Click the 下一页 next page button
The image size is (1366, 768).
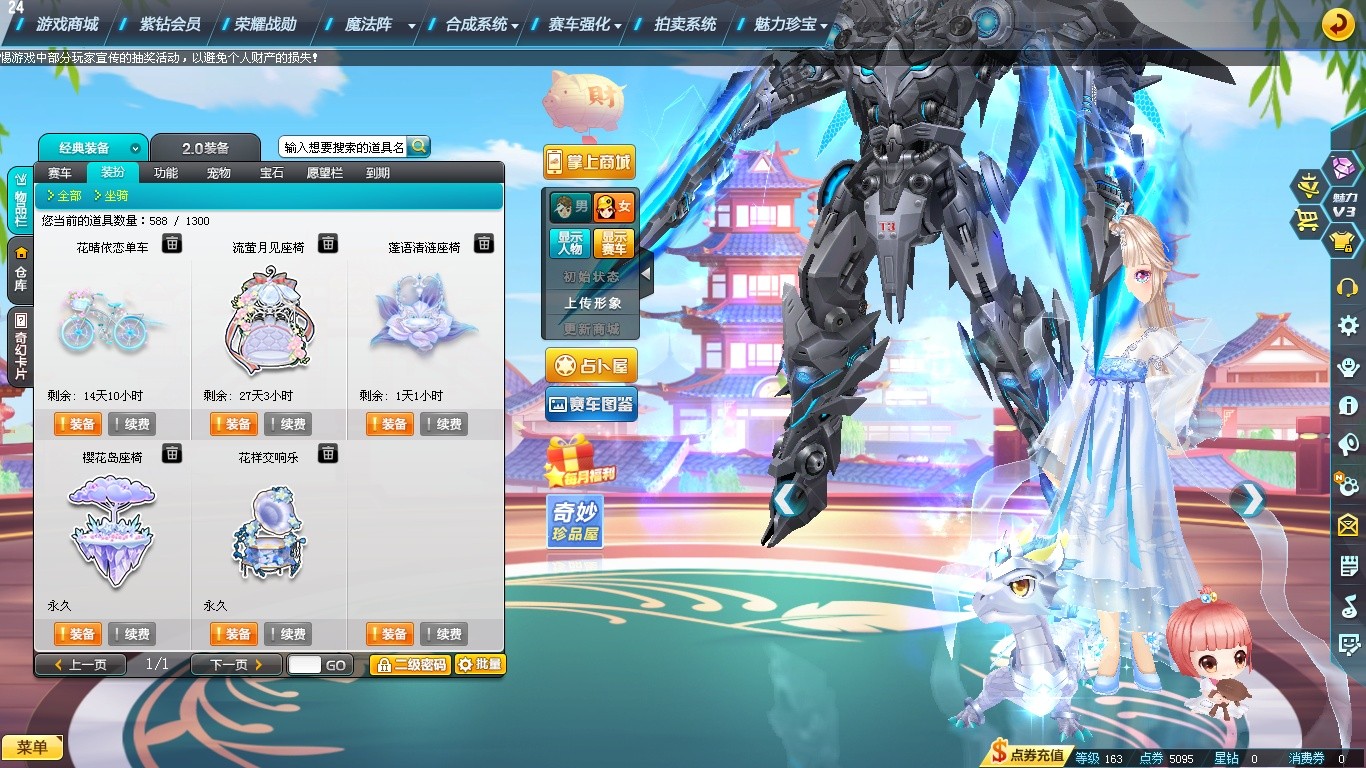coord(235,664)
